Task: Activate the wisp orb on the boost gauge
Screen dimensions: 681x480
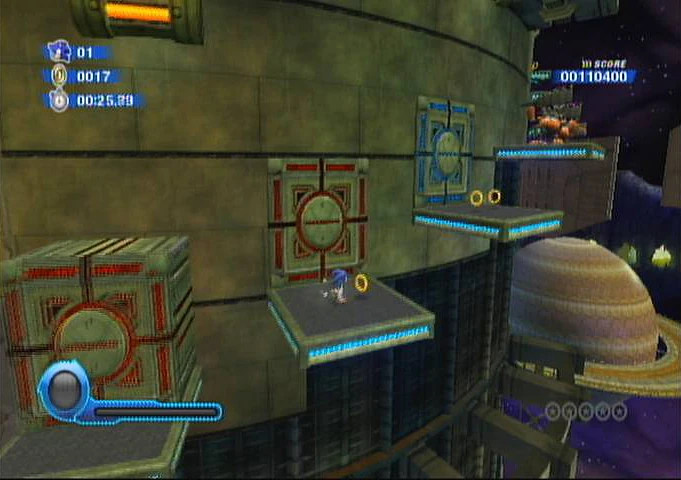Action: (66, 388)
